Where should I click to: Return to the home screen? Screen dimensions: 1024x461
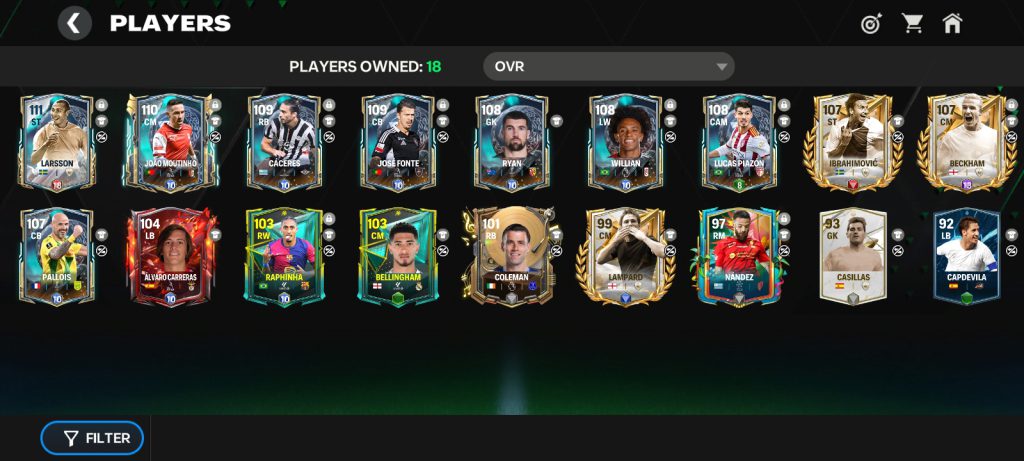(x=952, y=23)
